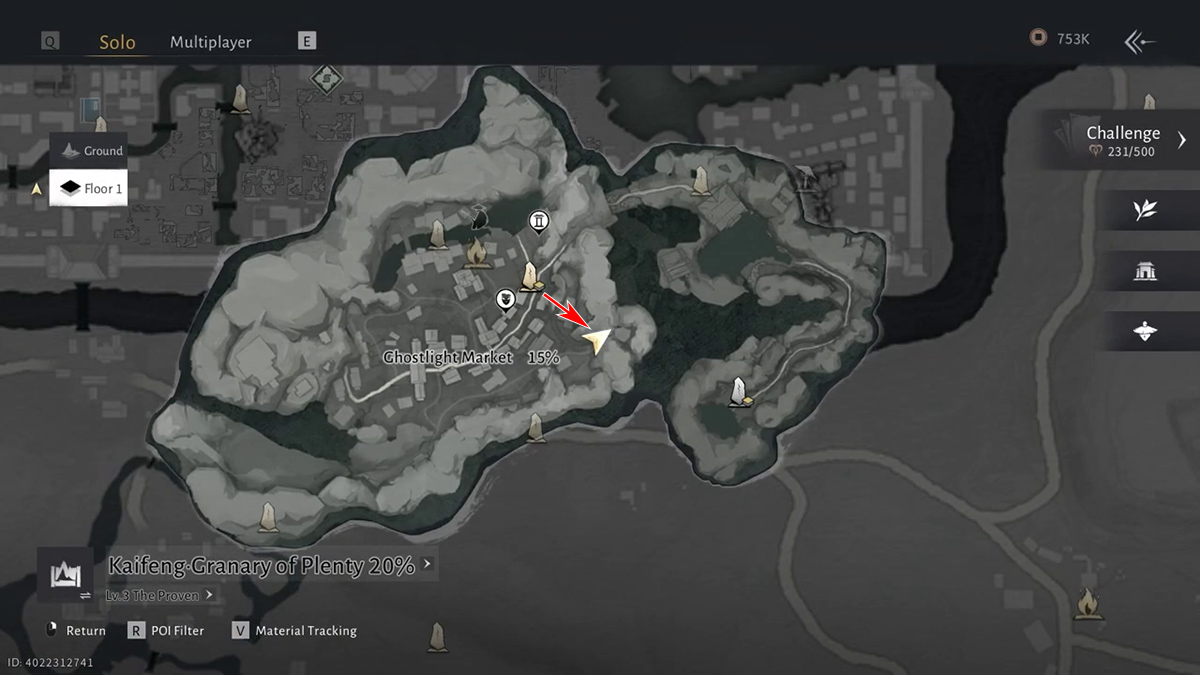Expand Kaifeng-Granary of Plenty exploration progress
This screenshot has width=1200, height=675.
pyautogui.click(x=270, y=565)
